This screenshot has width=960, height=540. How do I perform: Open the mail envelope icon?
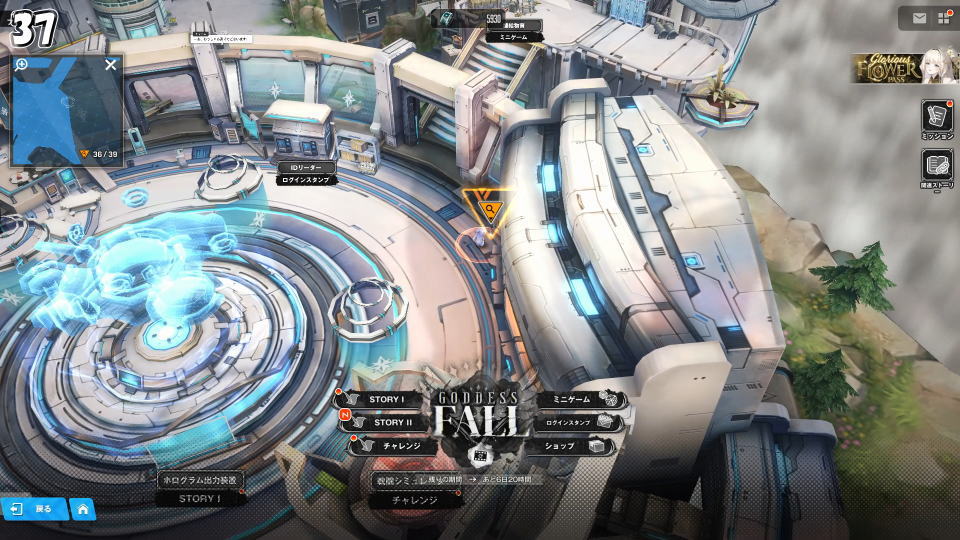[x=918, y=18]
